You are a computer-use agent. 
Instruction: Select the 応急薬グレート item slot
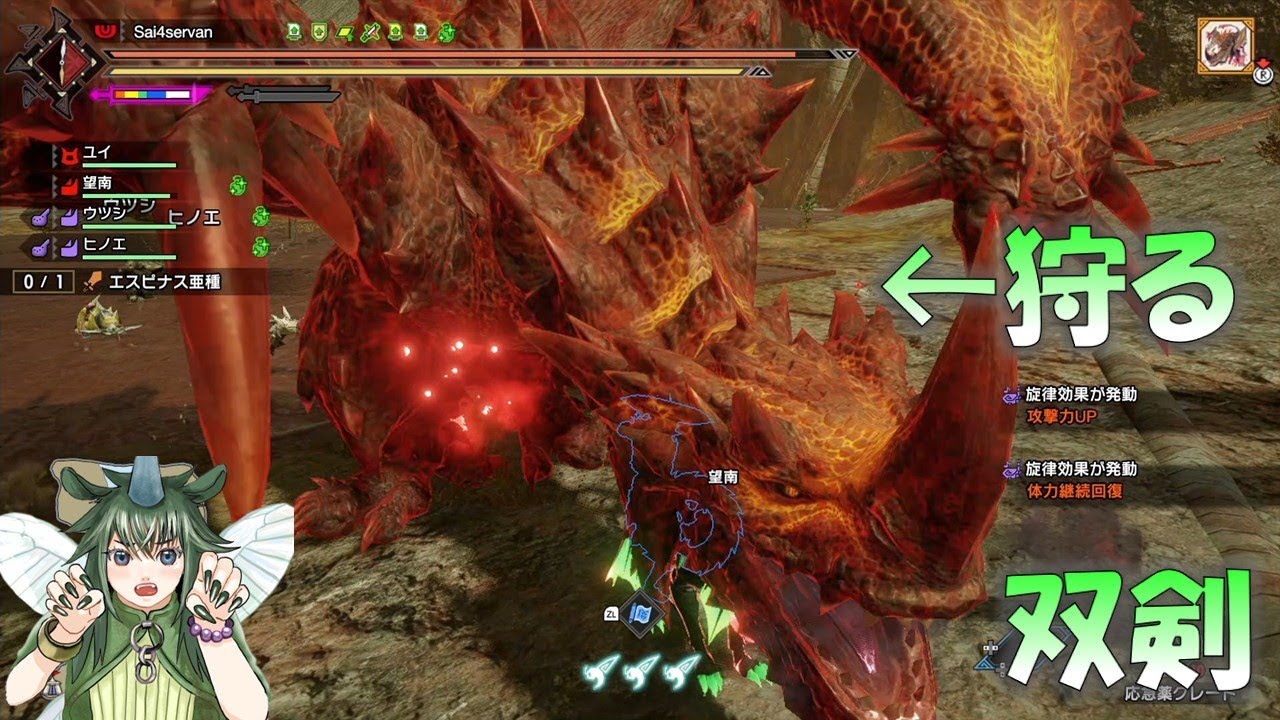[1180, 690]
